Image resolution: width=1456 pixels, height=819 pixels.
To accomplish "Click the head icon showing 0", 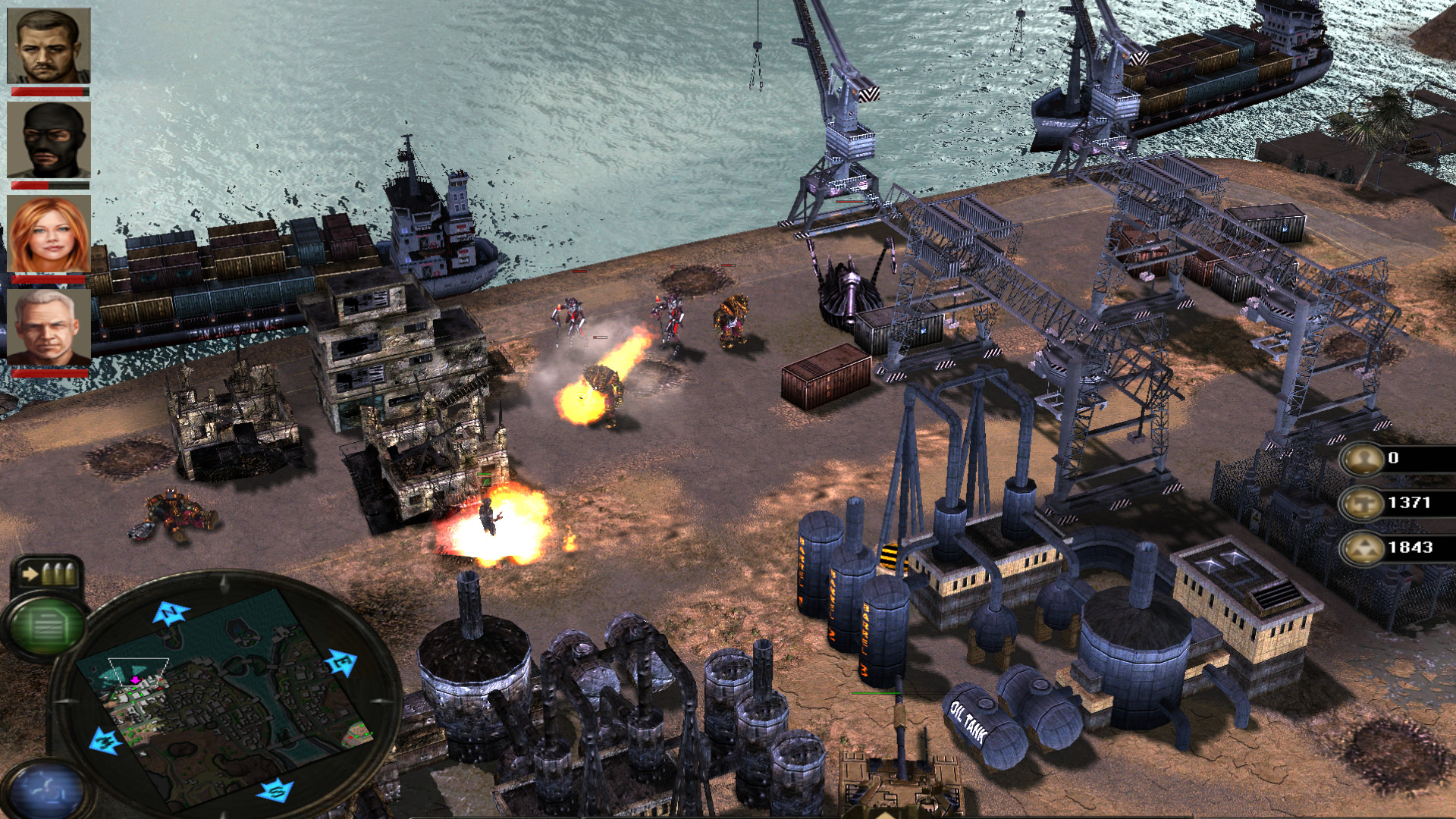I will 1362,459.
